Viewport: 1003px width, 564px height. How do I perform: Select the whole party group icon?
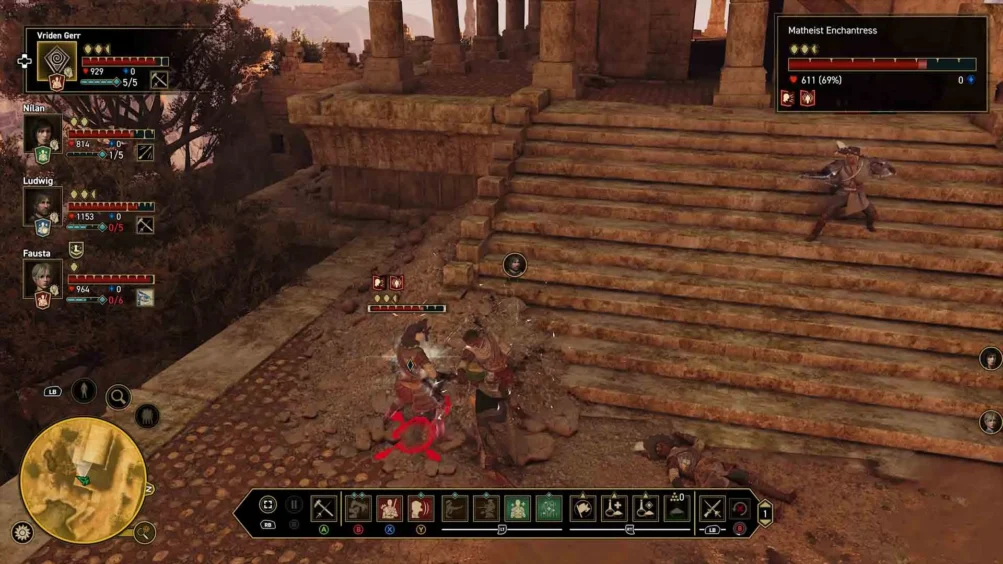point(146,415)
